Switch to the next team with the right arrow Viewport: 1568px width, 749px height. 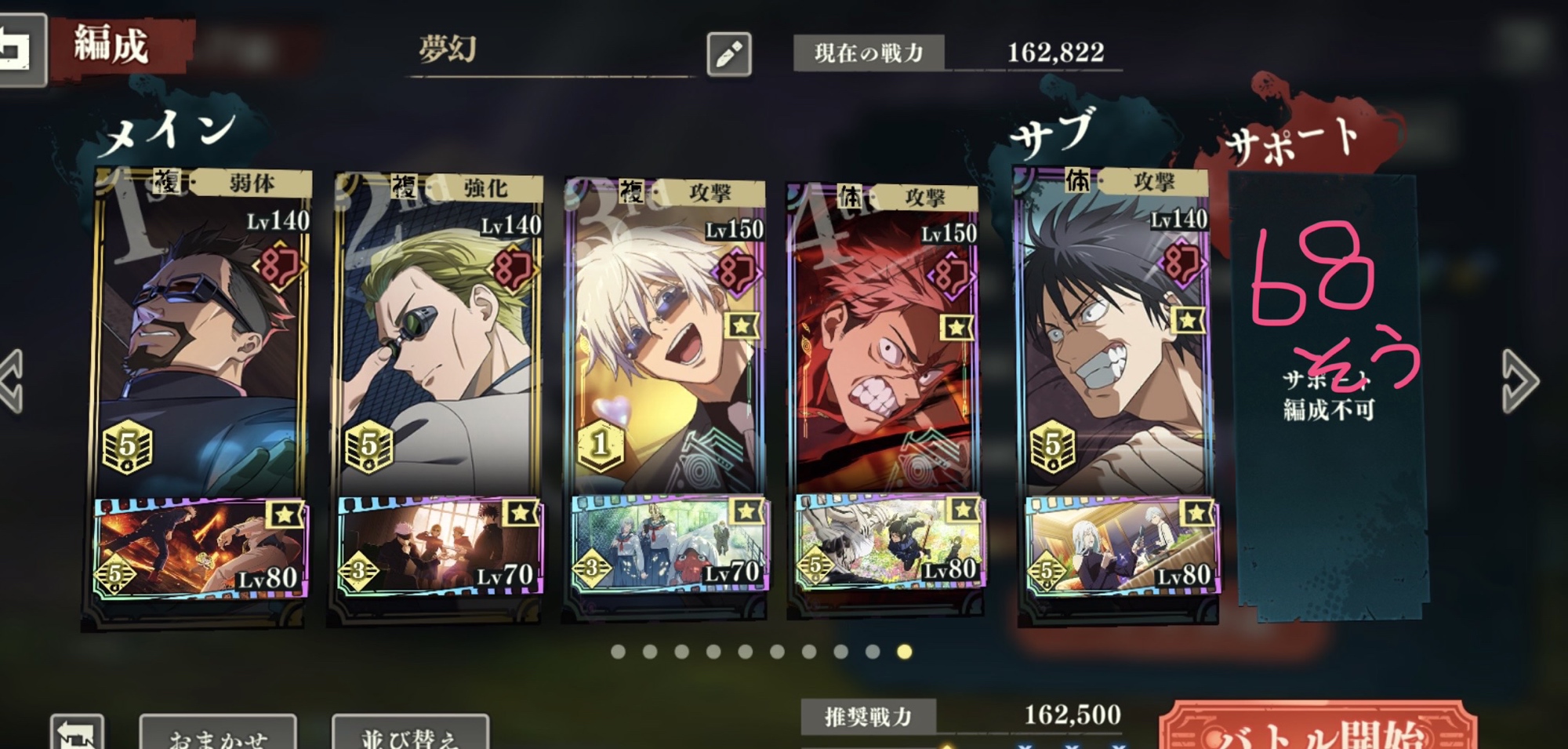(1519, 382)
